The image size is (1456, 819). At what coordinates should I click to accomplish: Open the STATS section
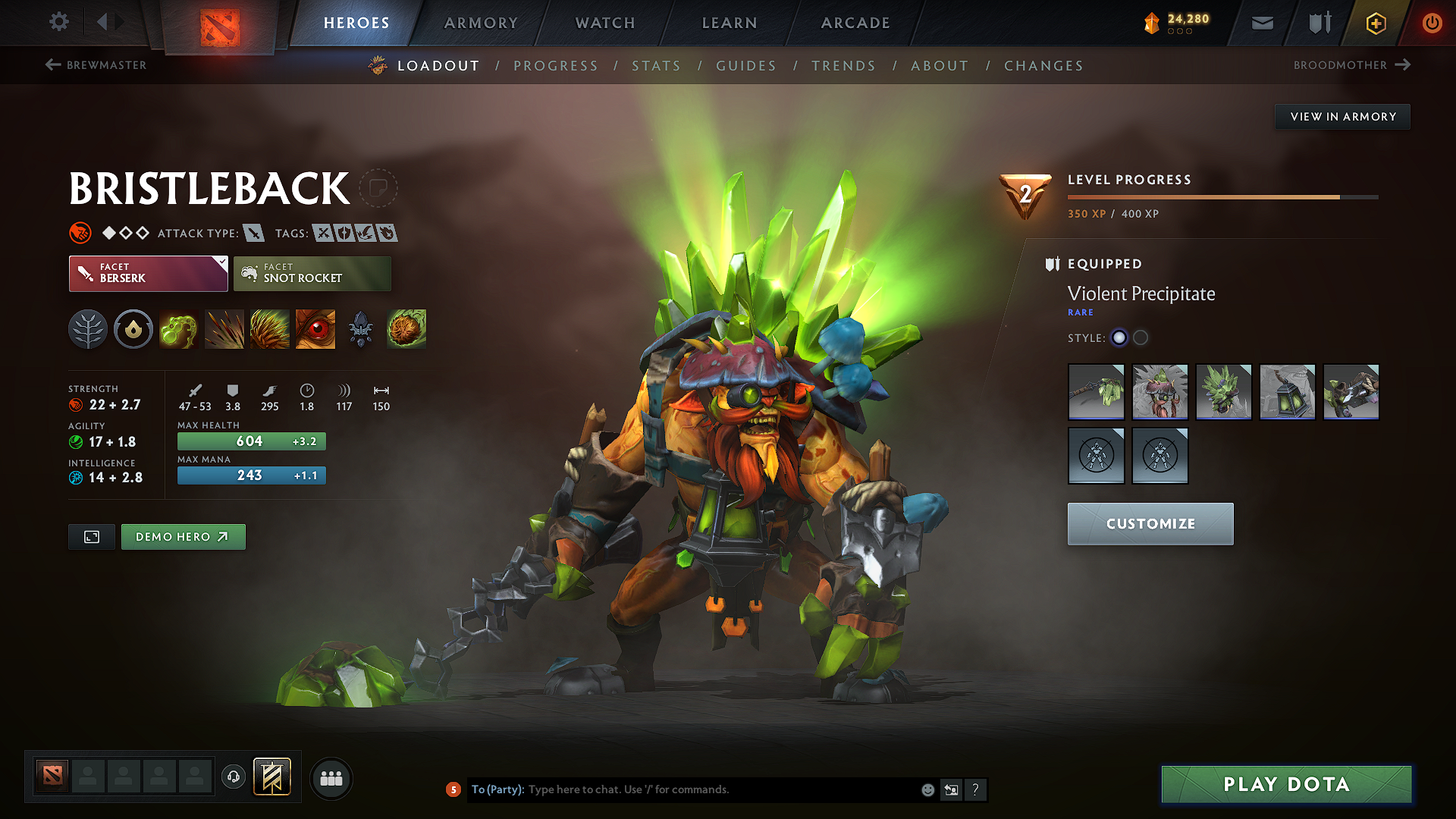[656, 65]
